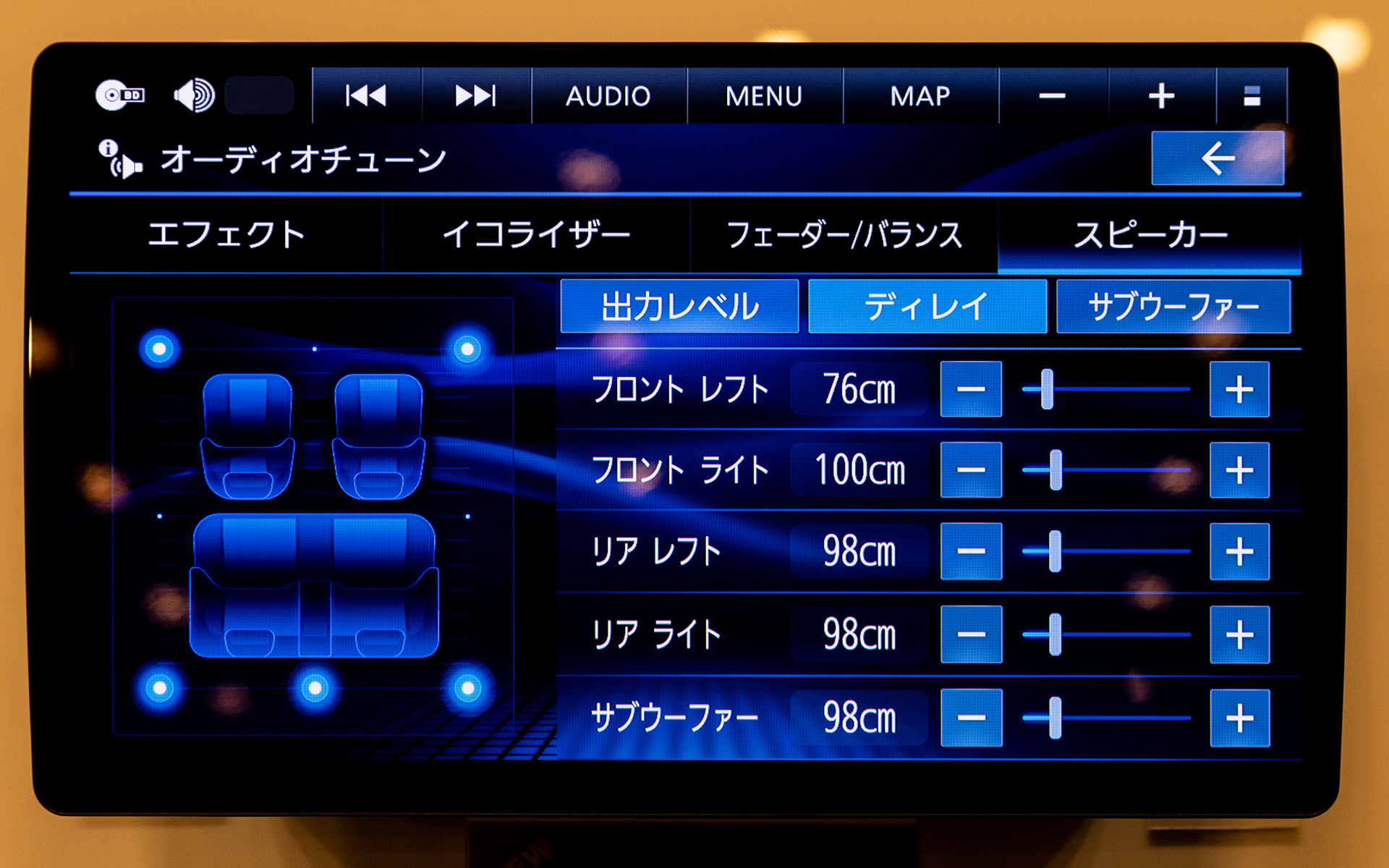1389x868 pixels.
Task: Enable the ディレイ mode
Action: [x=928, y=307]
